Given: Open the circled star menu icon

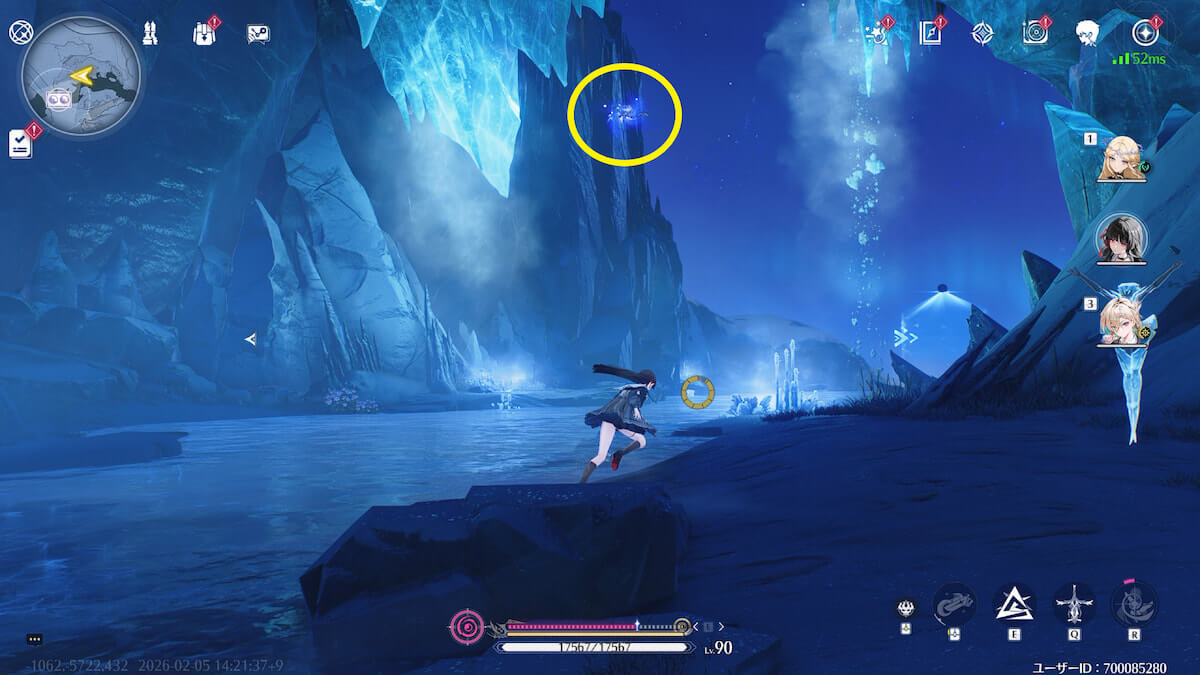Looking at the screenshot, I should (1144, 33).
